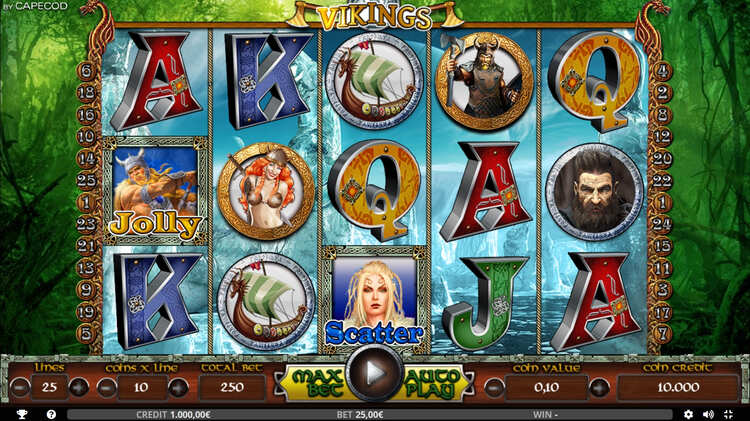Decrease the number of lines
The height and width of the screenshot is (421, 750).
point(20,388)
